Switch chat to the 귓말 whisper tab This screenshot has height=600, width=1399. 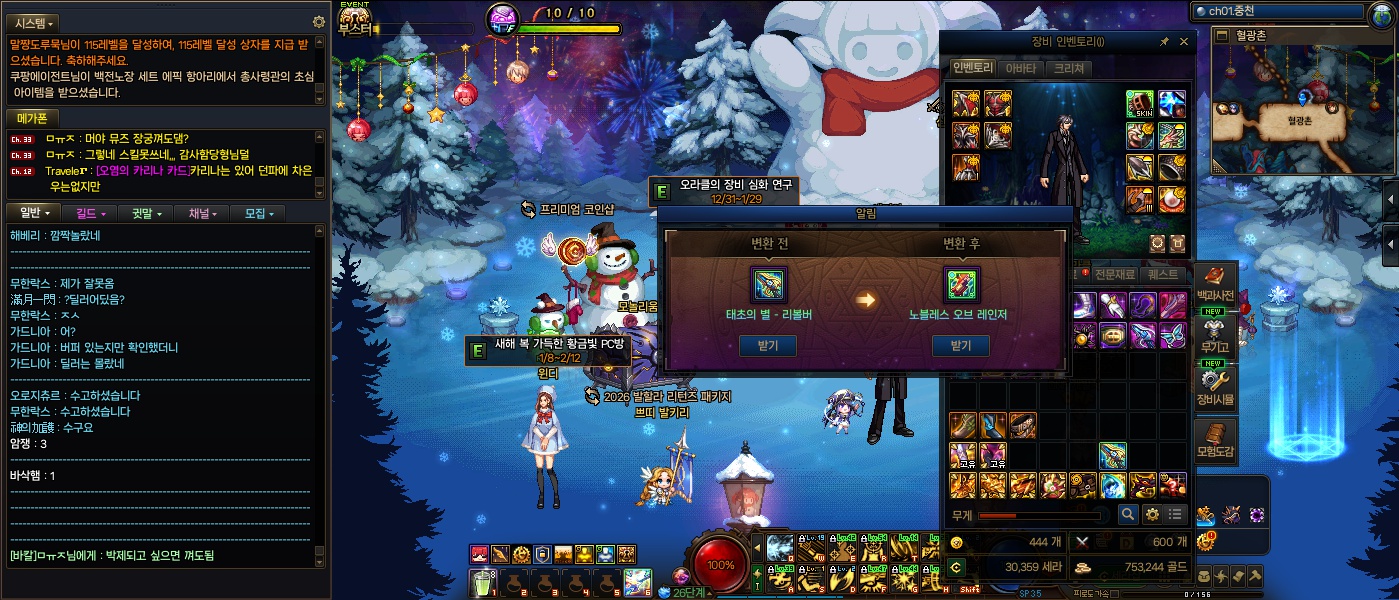click(x=145, y=213)
